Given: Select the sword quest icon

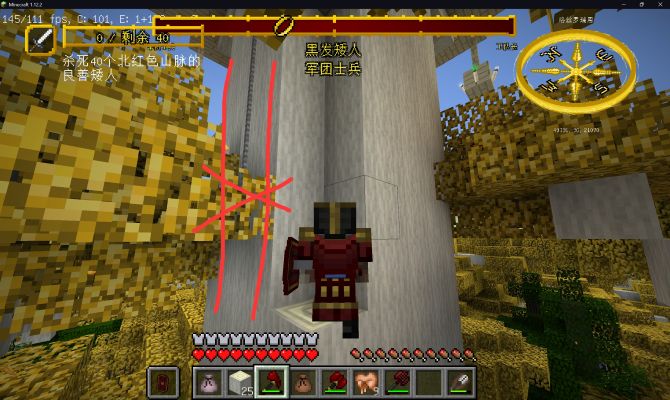Looking at the screenshot, I should [x=41, y=40].
